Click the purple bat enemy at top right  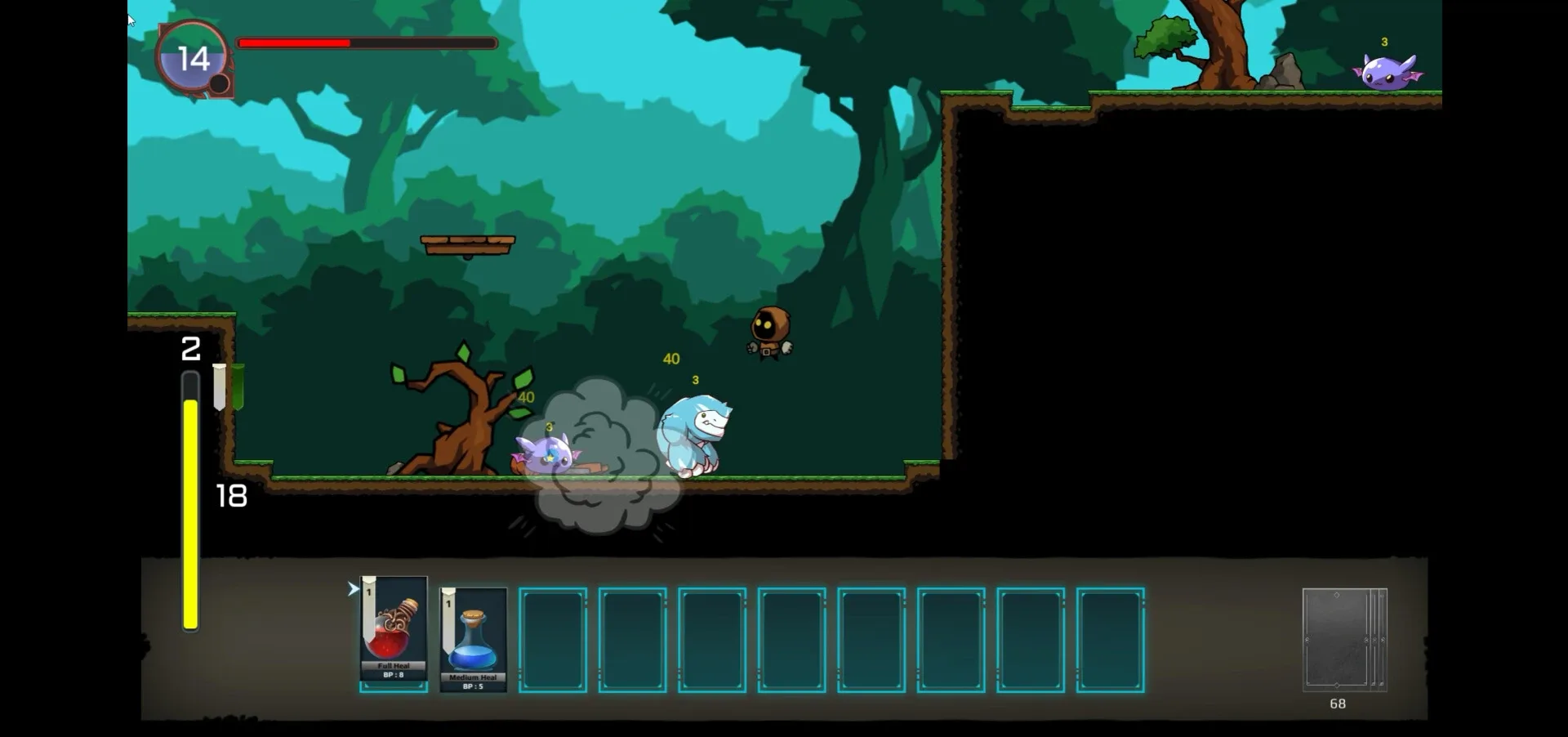click(x=1384, y=72)
